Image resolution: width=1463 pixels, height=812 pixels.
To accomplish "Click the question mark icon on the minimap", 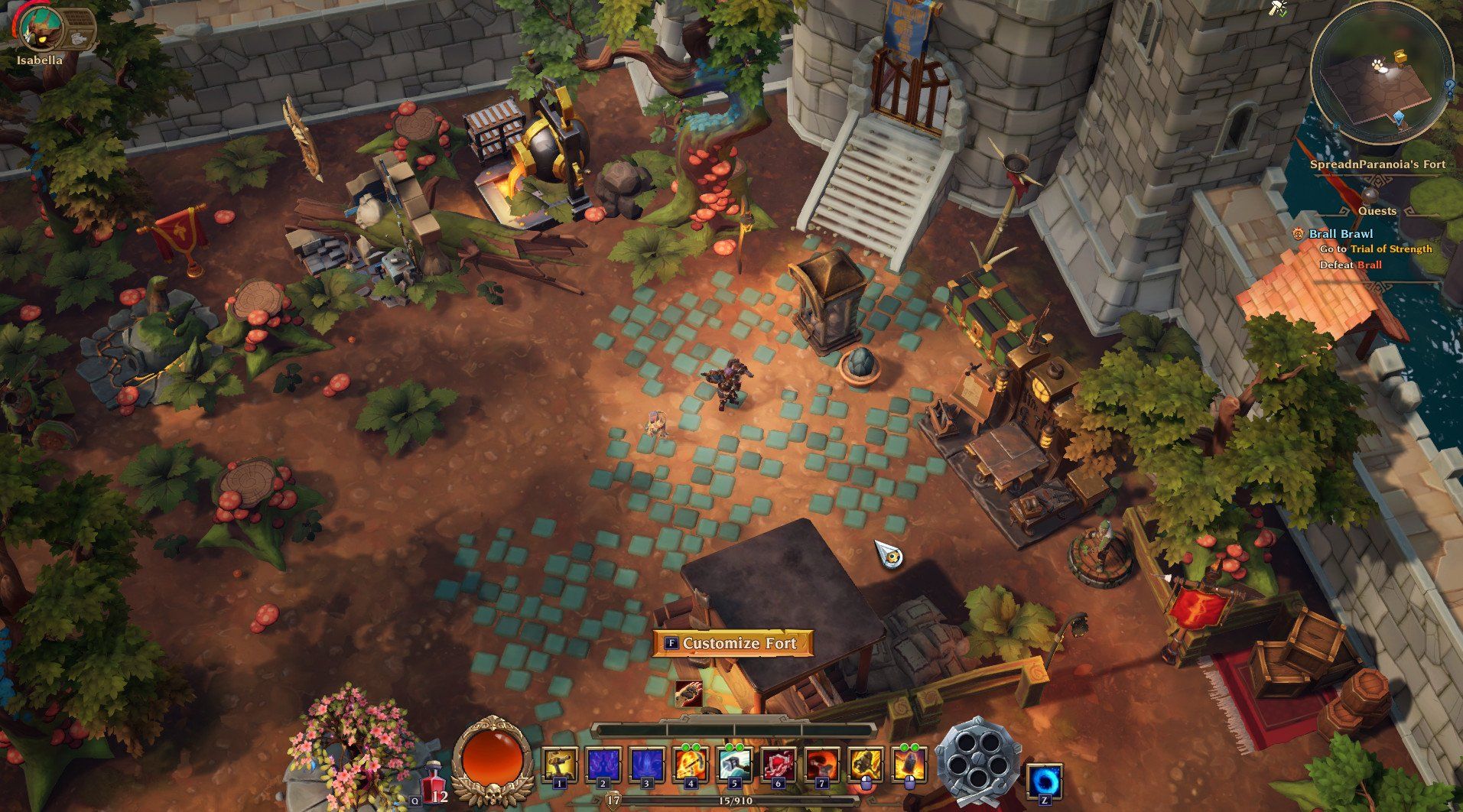I will [x=1449, y=86].
